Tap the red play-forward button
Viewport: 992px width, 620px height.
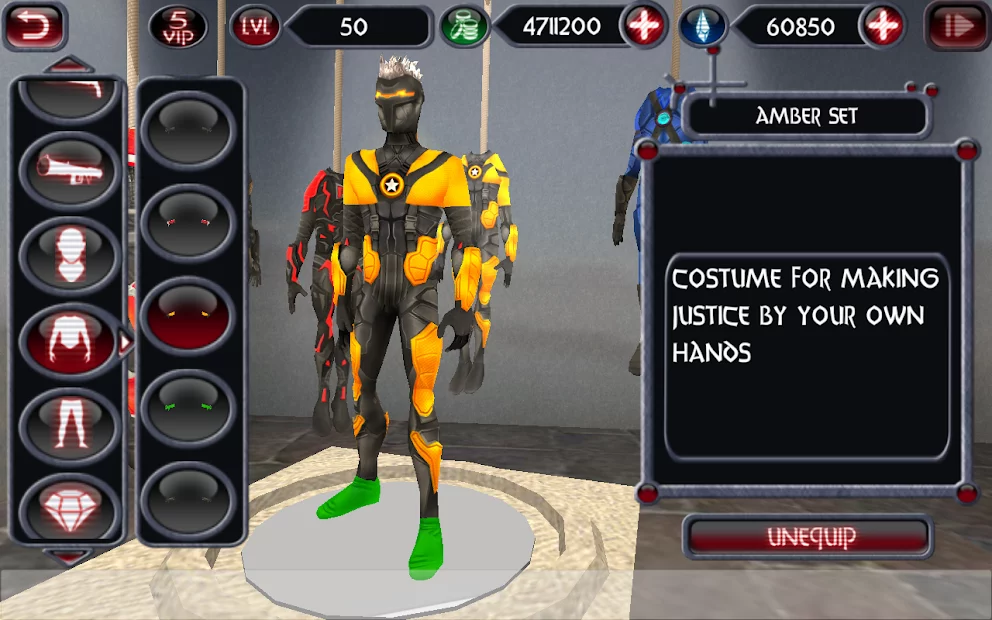[x=957, y=26]
